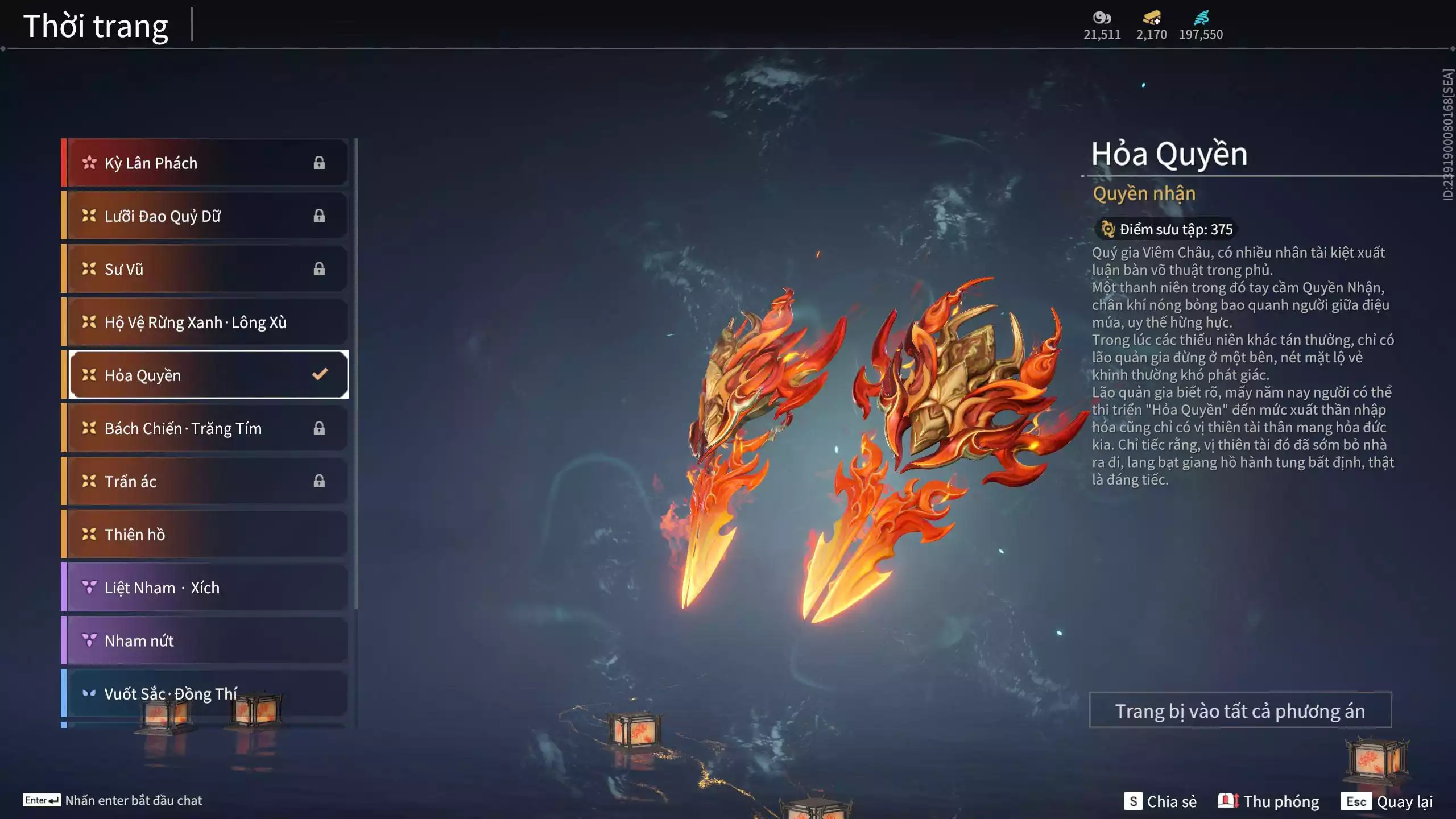Toggle zoom with Thu phóng

[1268, 801]
